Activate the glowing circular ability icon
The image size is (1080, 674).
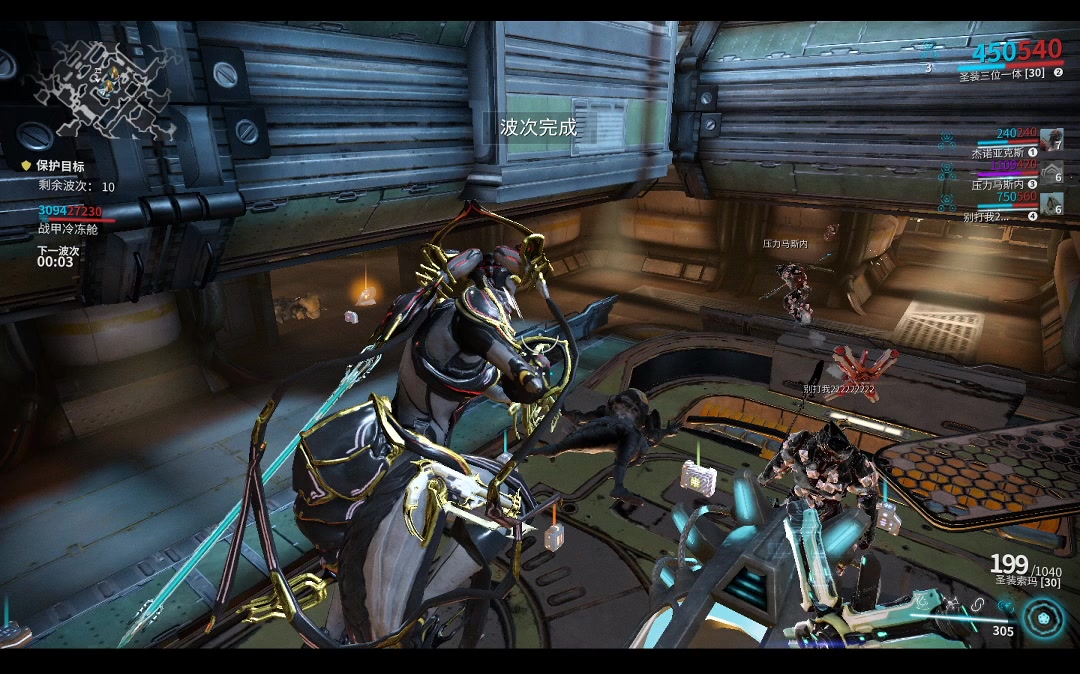point(1045,620)
